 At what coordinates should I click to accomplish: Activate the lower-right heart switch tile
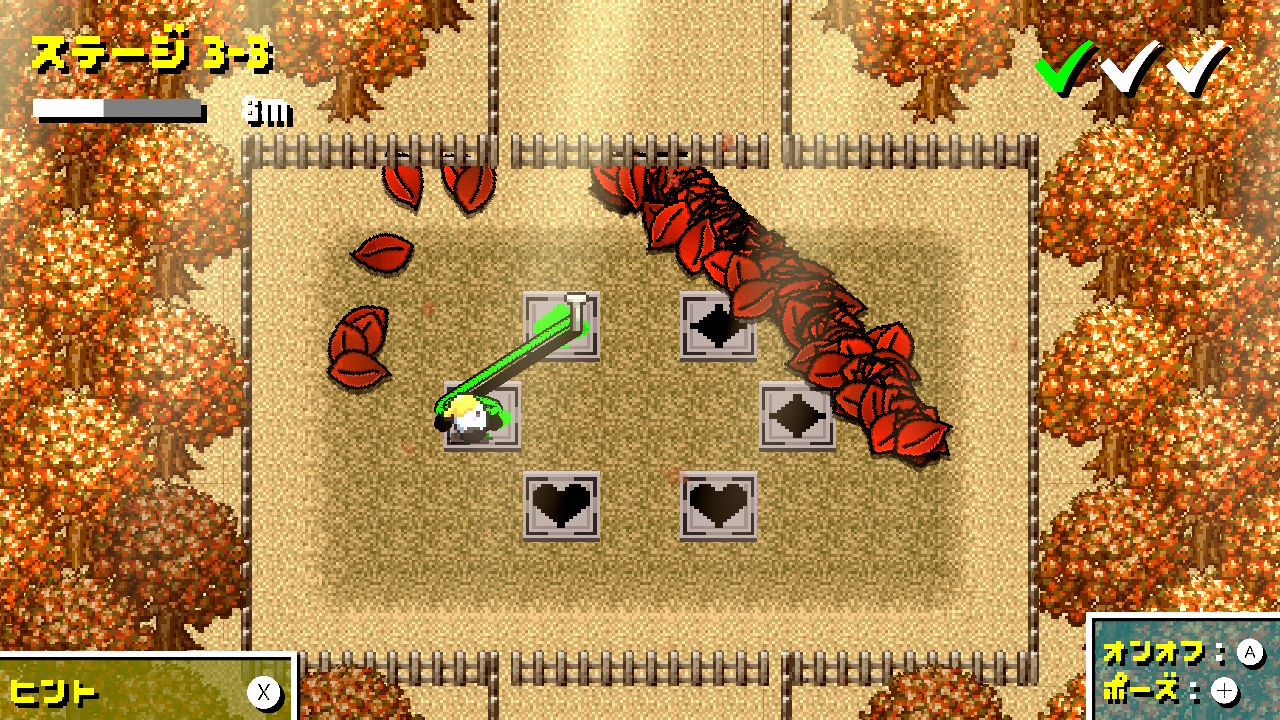click(718, 505)
